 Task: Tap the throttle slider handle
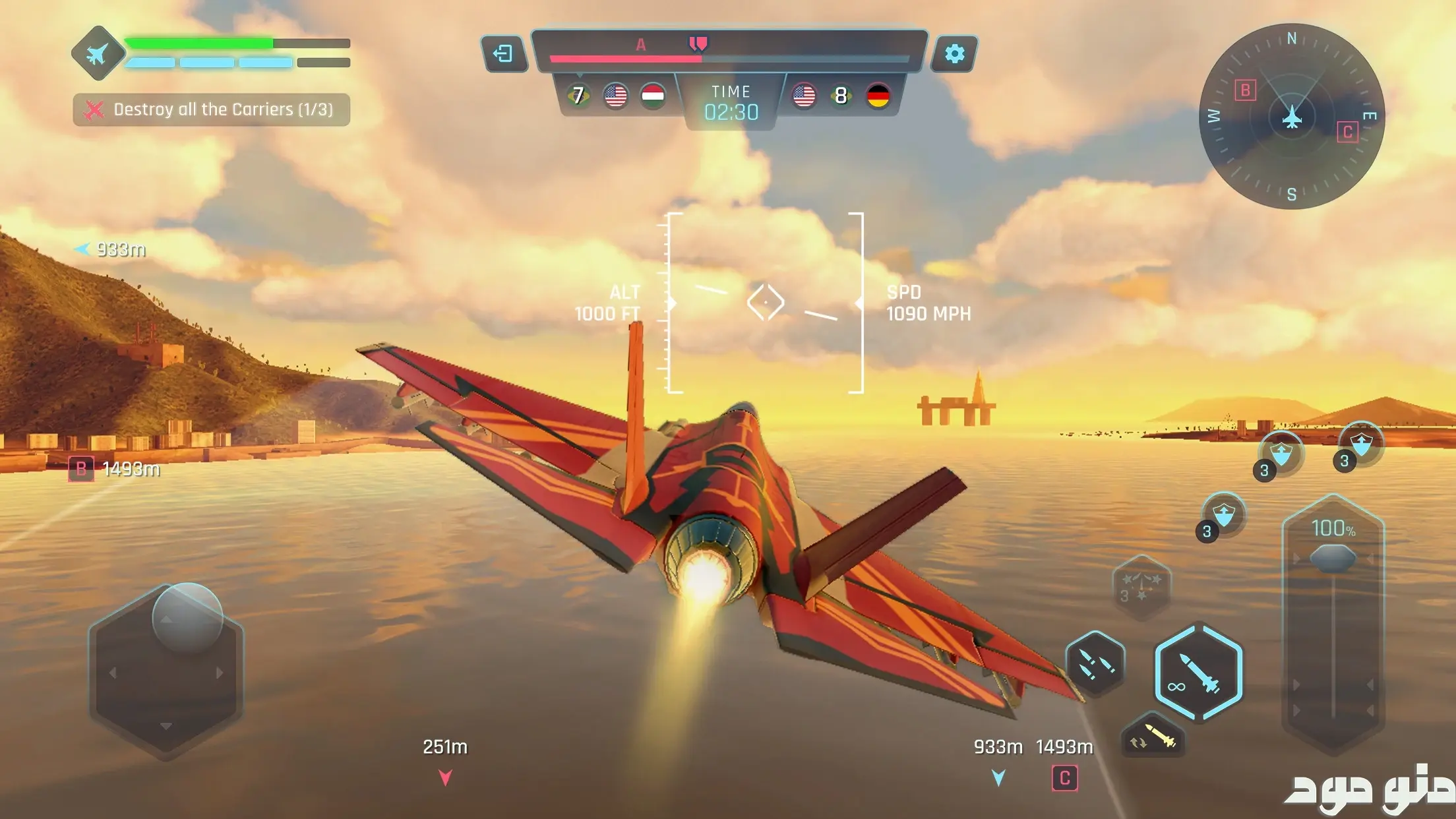(1333, 559)
